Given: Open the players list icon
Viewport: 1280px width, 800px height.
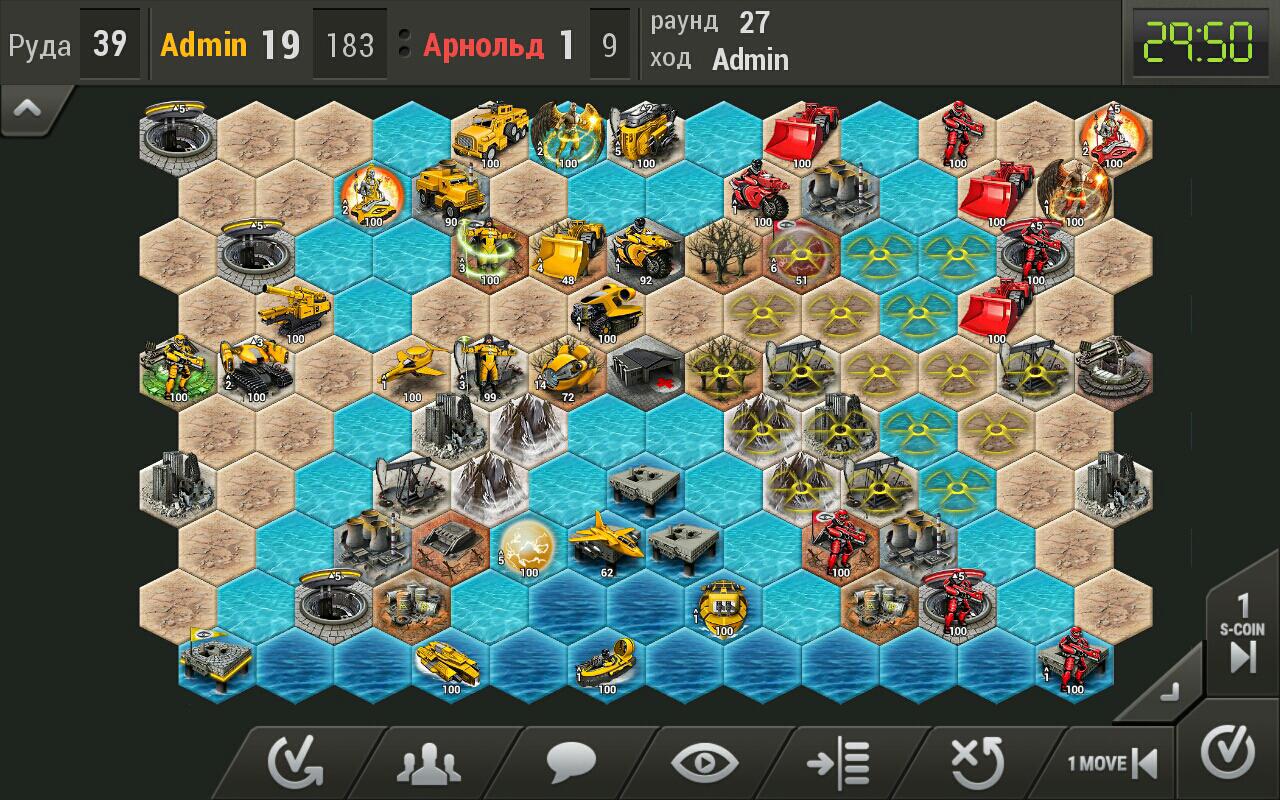Looking at the screenshot, I should click(x=429, y=761).
